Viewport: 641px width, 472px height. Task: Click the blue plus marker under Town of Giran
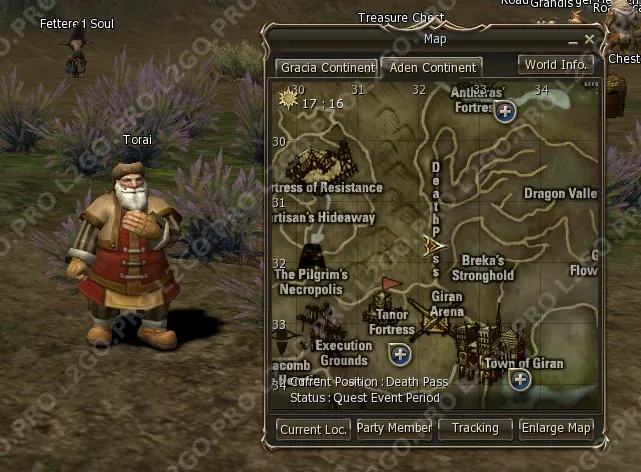point(519,378)
